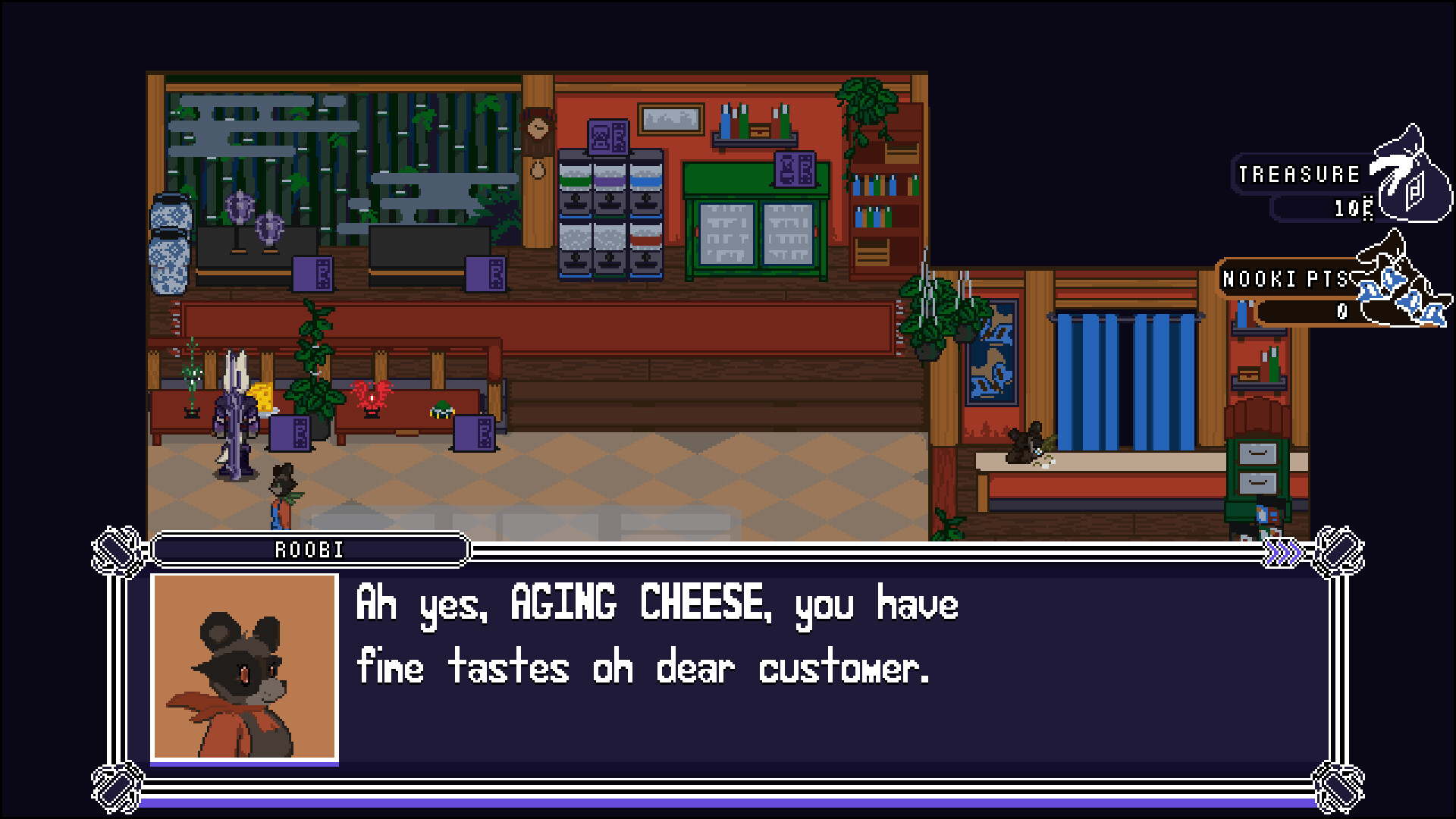Toggle the TREASURE counter display

1298,174
